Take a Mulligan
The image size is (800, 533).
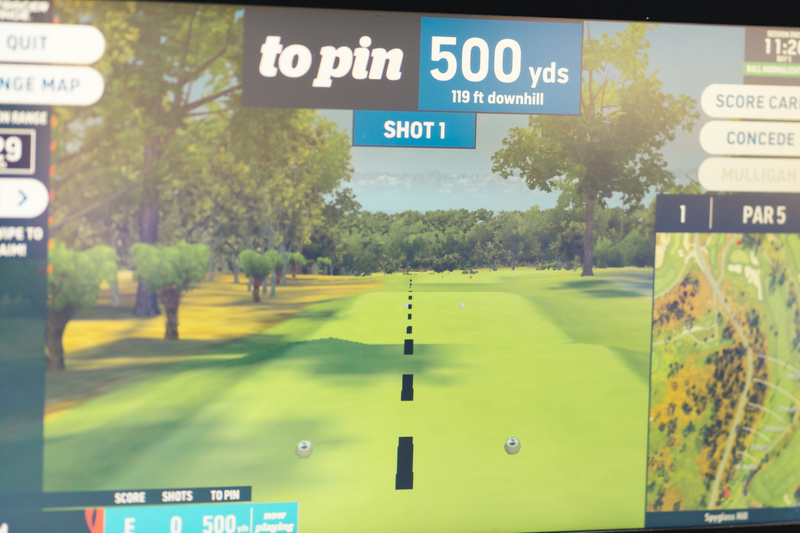pyautogui.click(x=754, y=175)
